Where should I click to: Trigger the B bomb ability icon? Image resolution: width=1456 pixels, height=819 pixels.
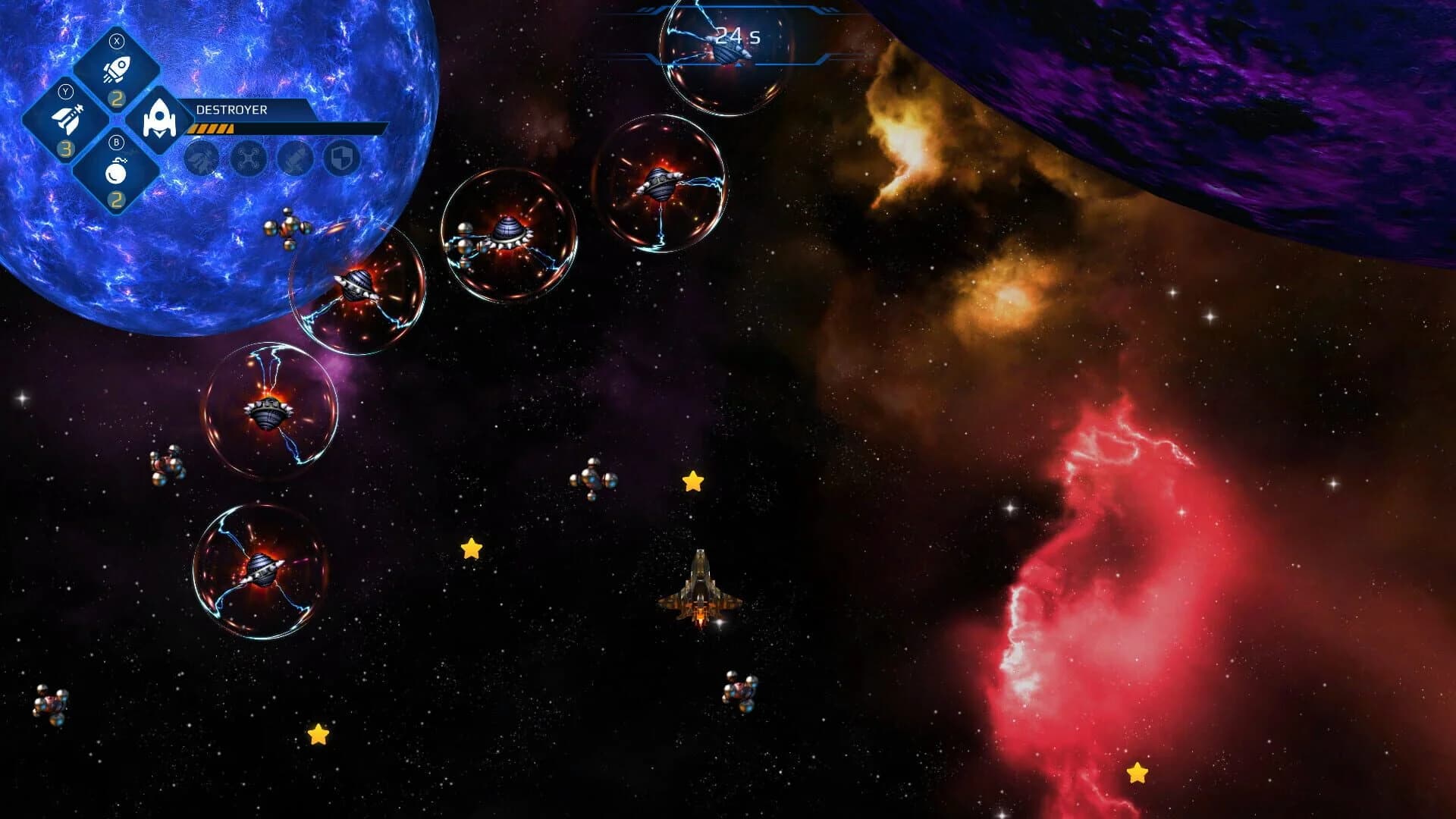click(117, 174)
